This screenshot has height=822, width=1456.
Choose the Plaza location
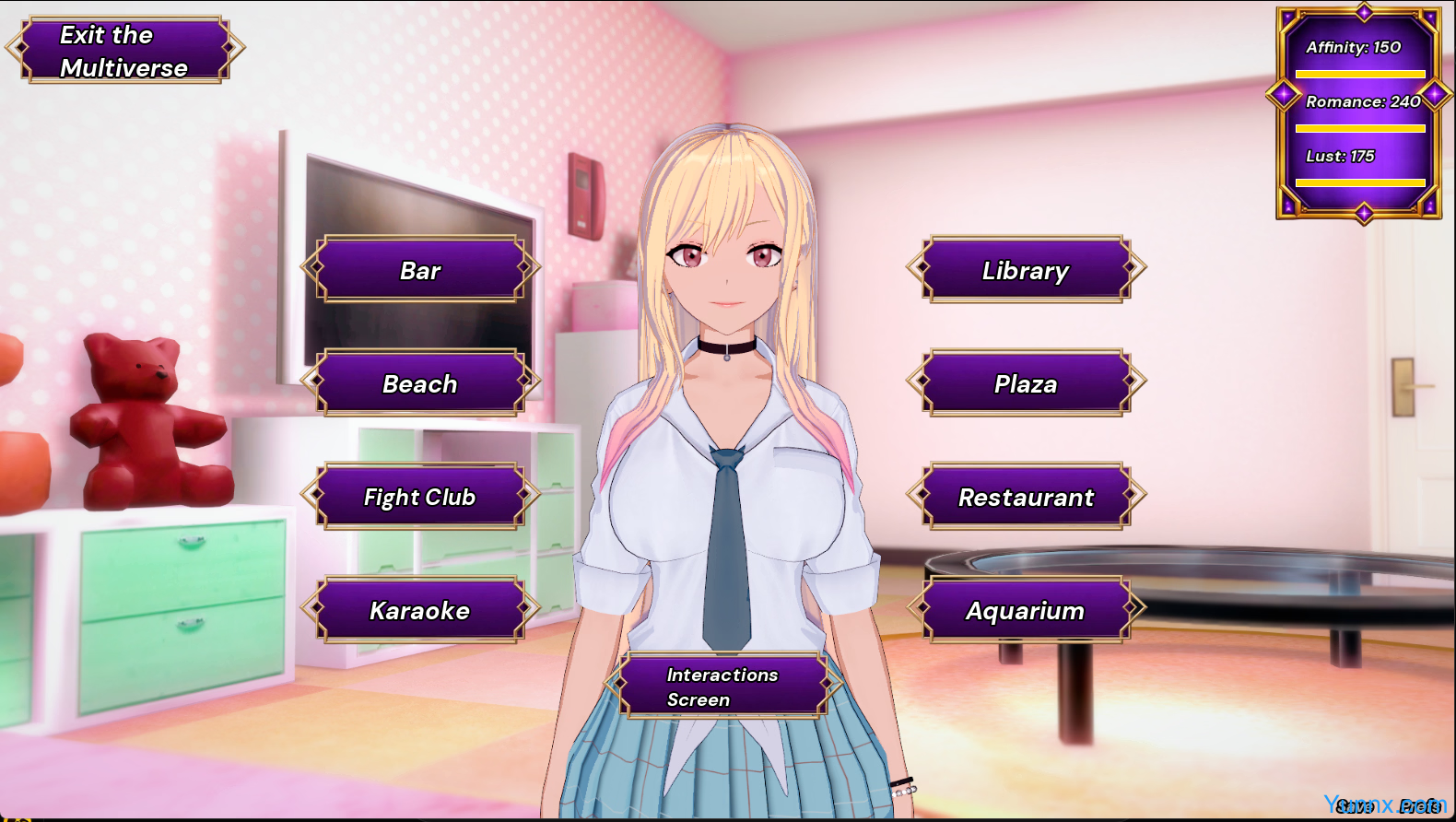click(1026, 383)
